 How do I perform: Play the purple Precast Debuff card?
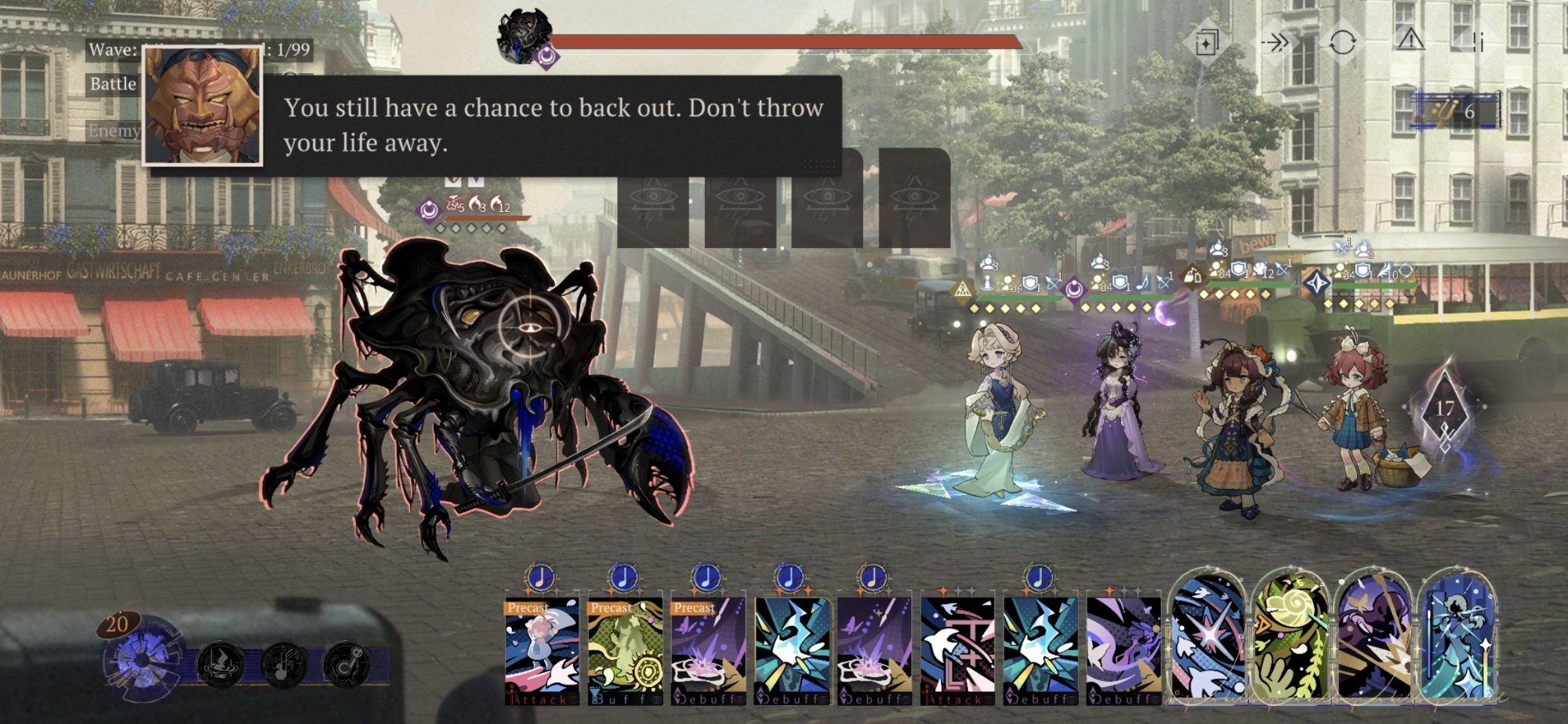point(708,649)
